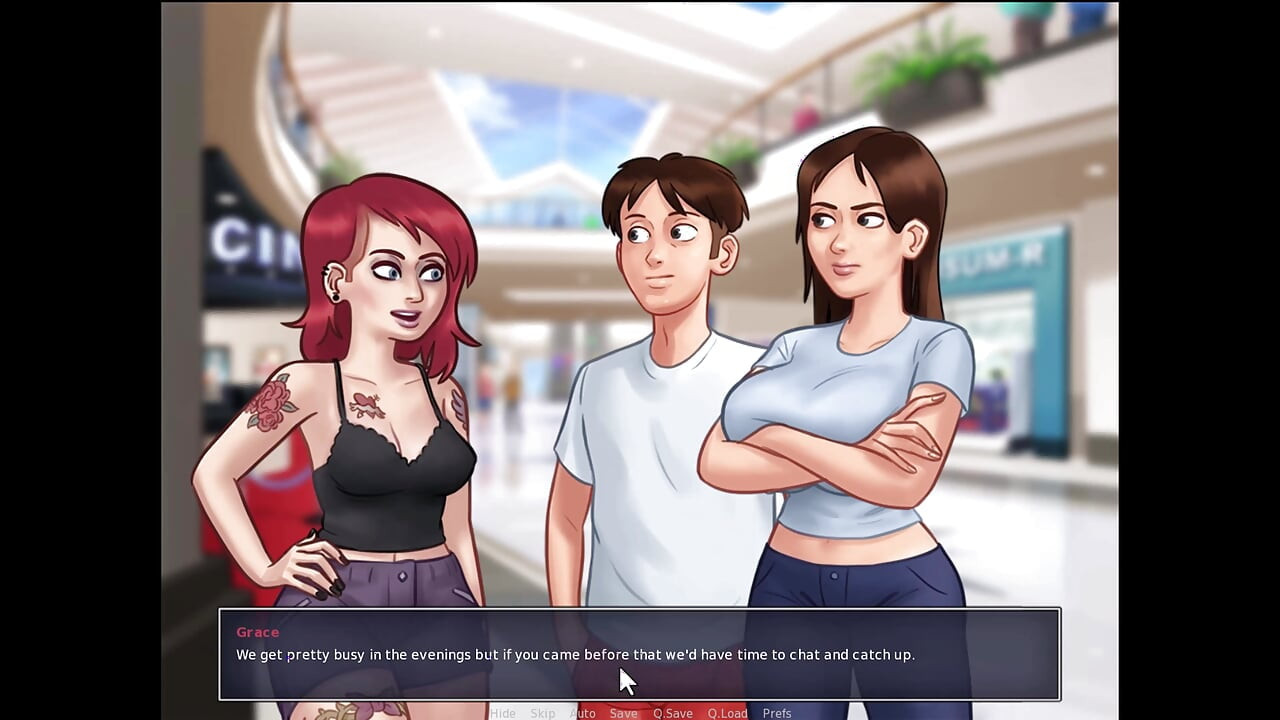Perform a Q.Save quick save
Image resolution: width=1280 pixels, height=720 pixels.
(672, 713)
